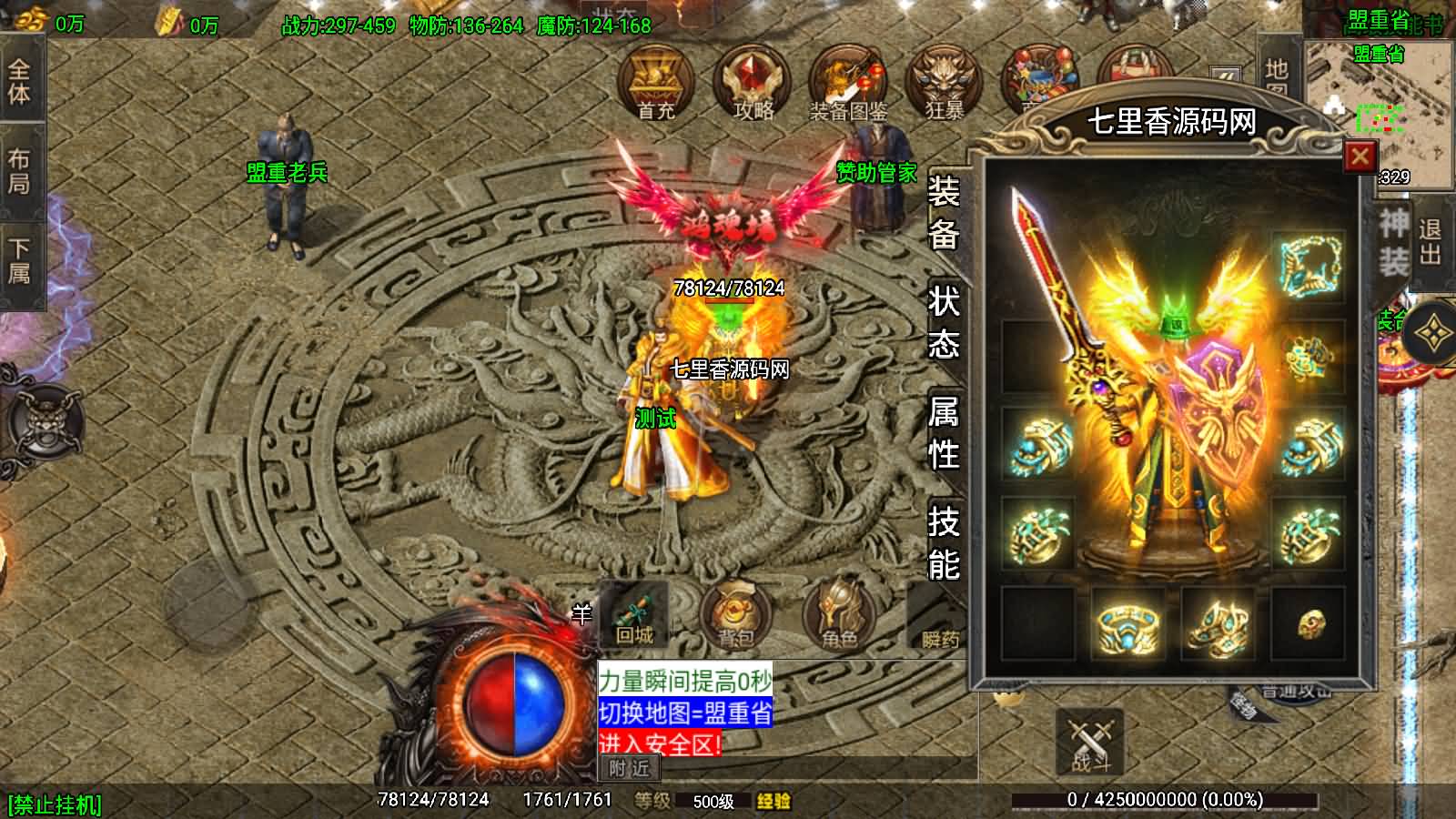The width and height of the screenshot is (1456, 819).
Task: Toggle the 禁止挂机 status at bottom left
Action: click(53, 803)
